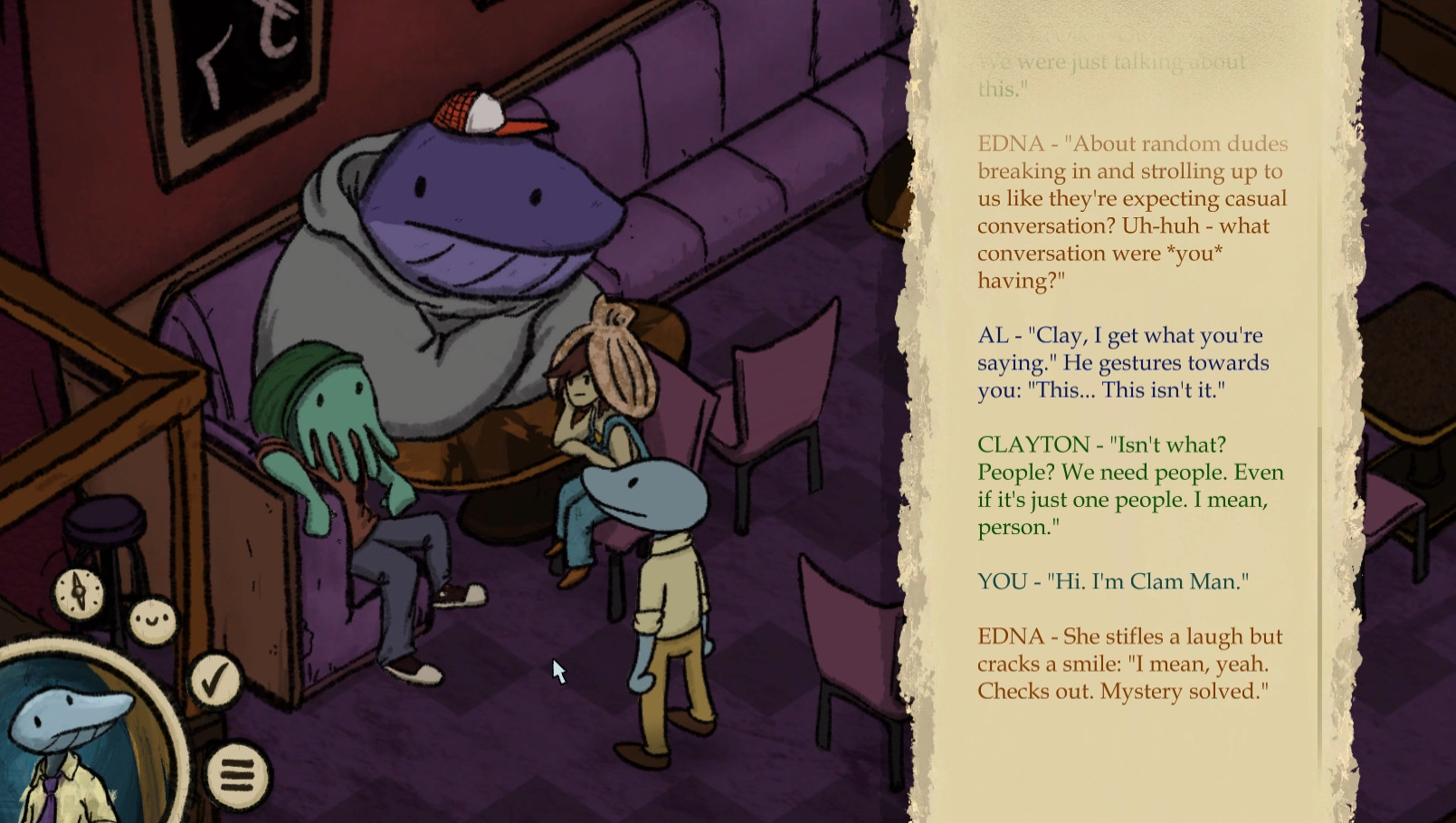Open the compass map icon
1456x823 pixels.
pos(80,593)
